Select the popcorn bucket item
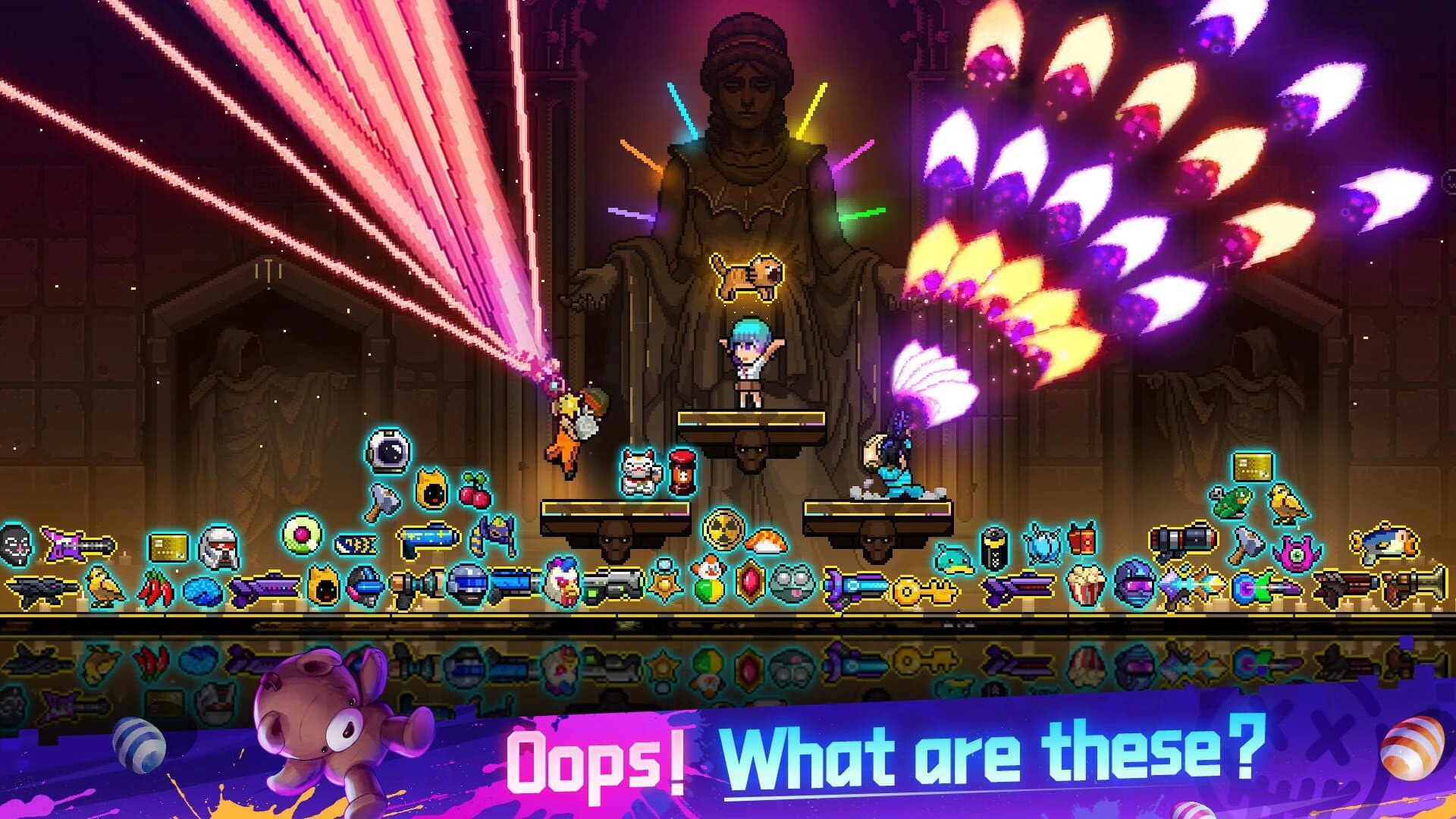 point(1084,585)
